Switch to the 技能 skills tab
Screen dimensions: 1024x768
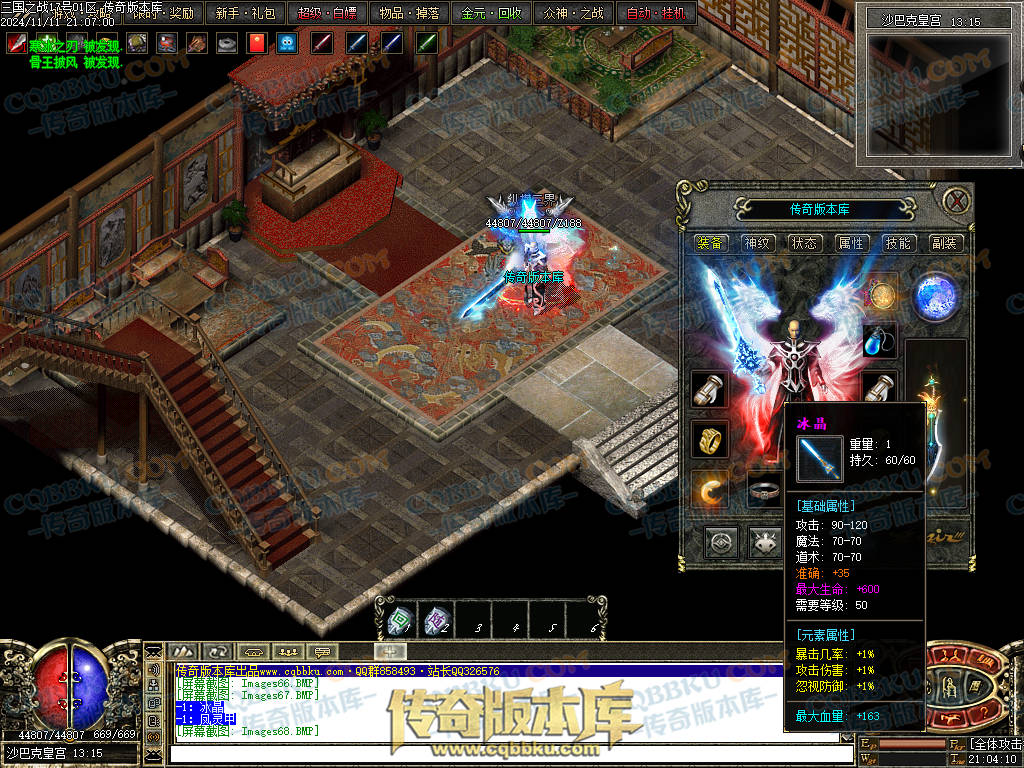click(x=898, y=243)
